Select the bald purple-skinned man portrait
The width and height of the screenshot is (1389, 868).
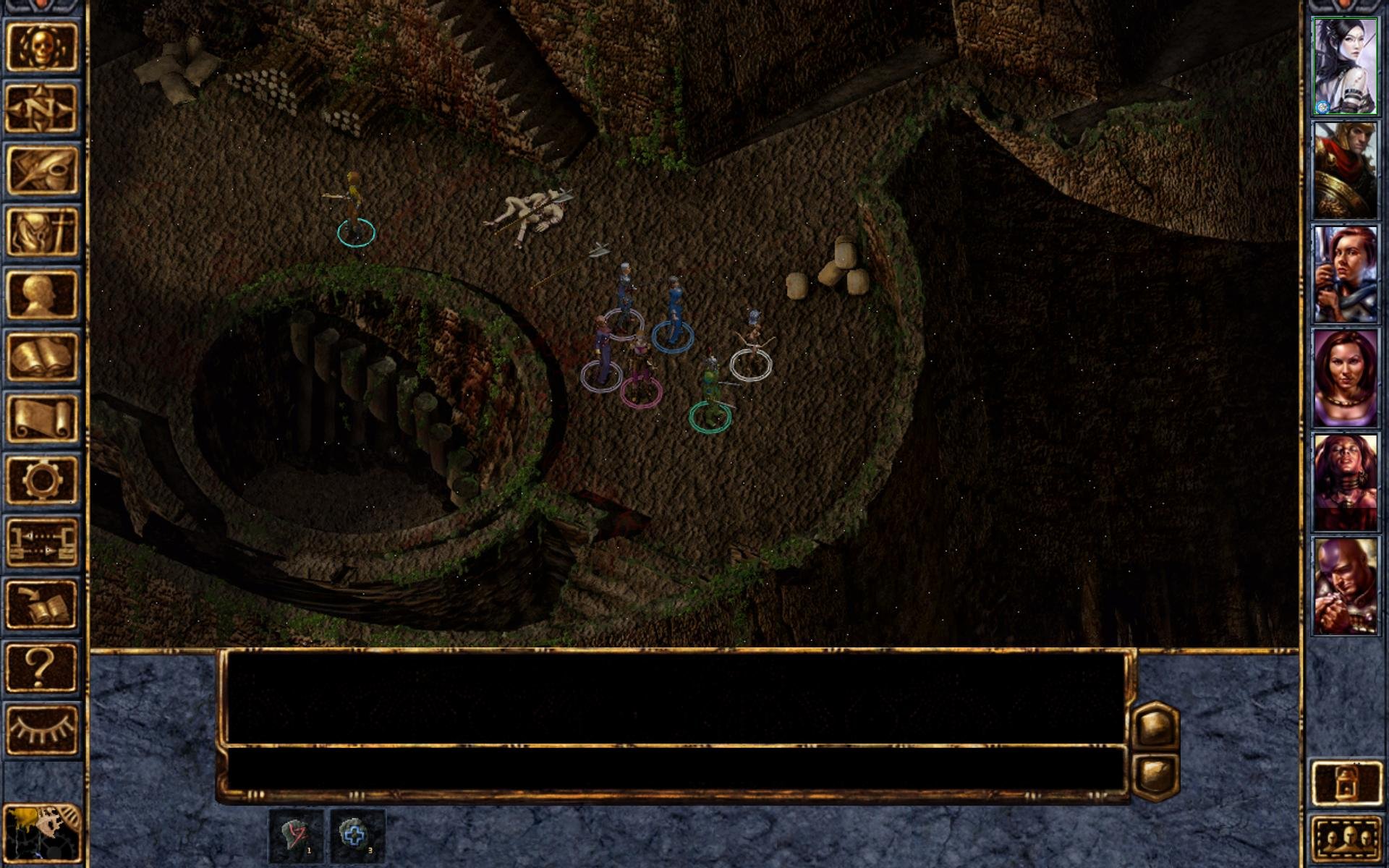coord(1345,587)
